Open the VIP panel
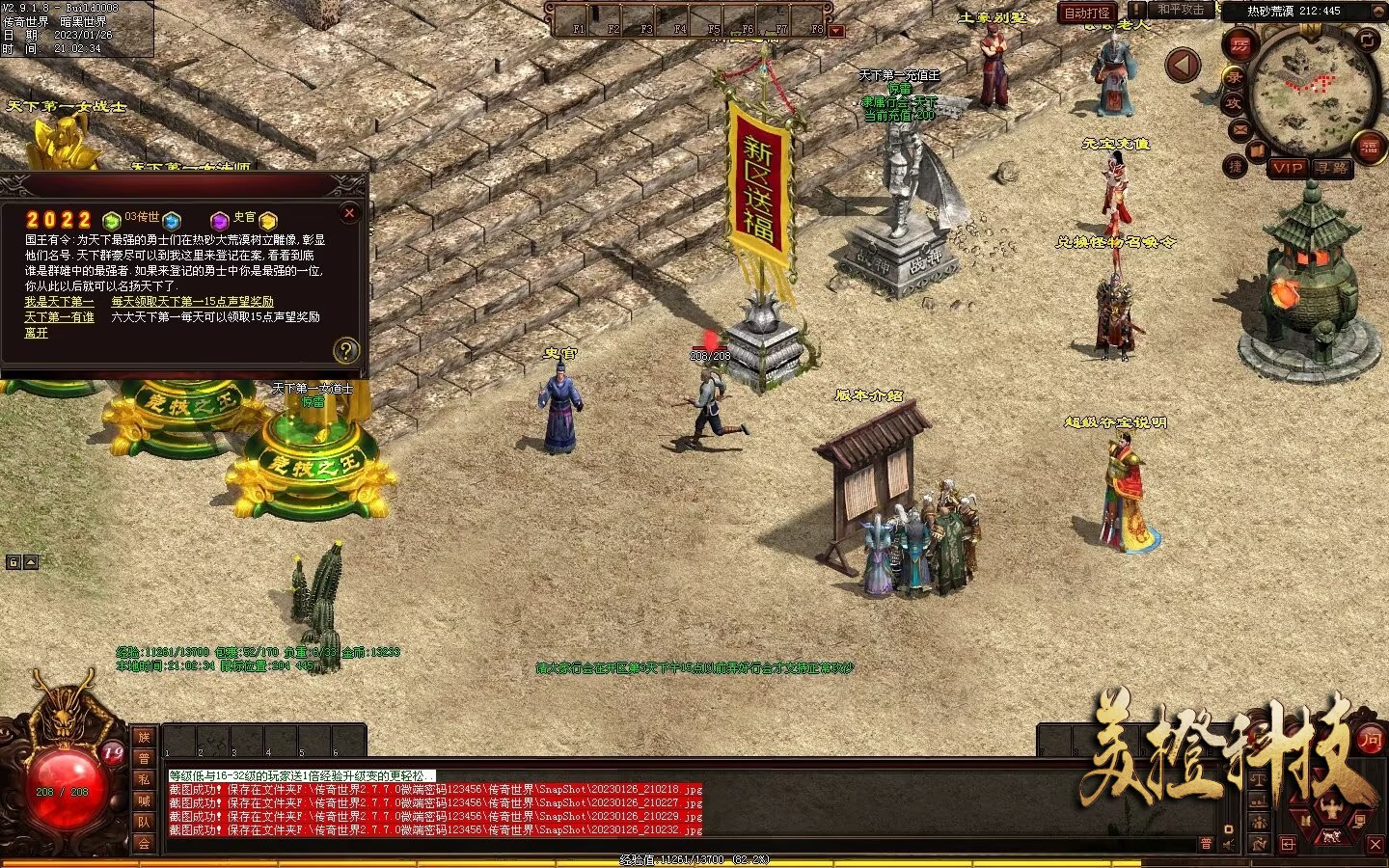 pos(1287,168)
